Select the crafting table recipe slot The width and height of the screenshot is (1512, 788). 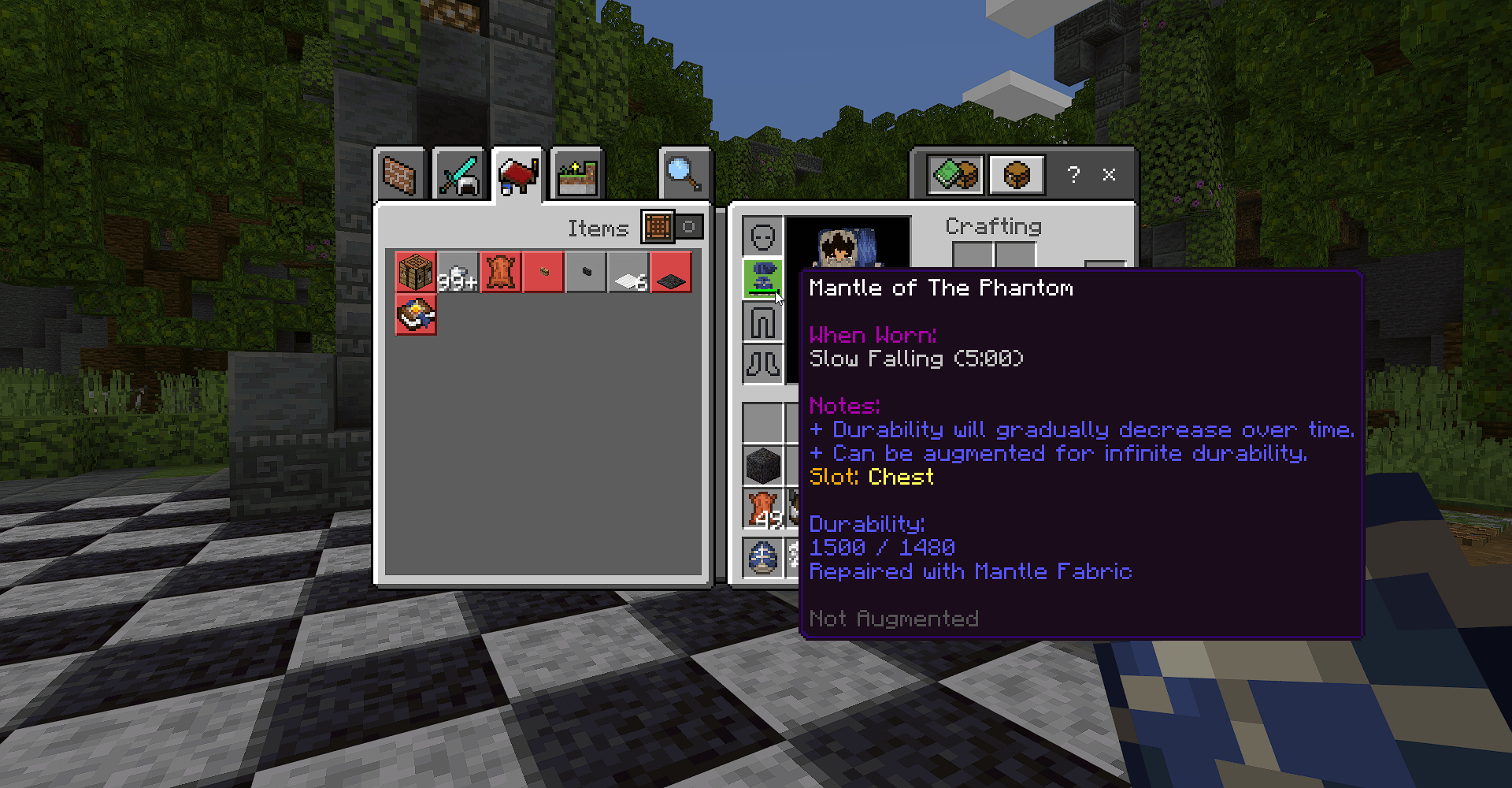point(416,273)
